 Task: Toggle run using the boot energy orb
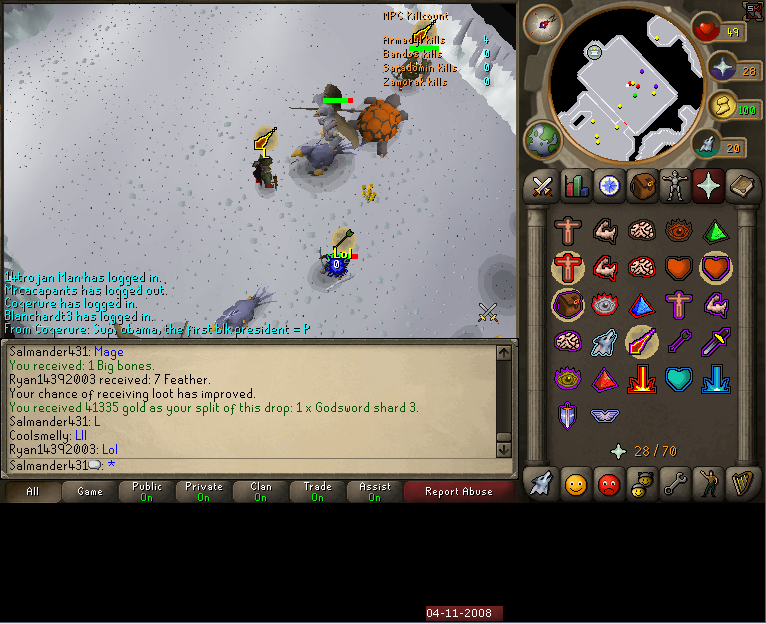(708, 146)
